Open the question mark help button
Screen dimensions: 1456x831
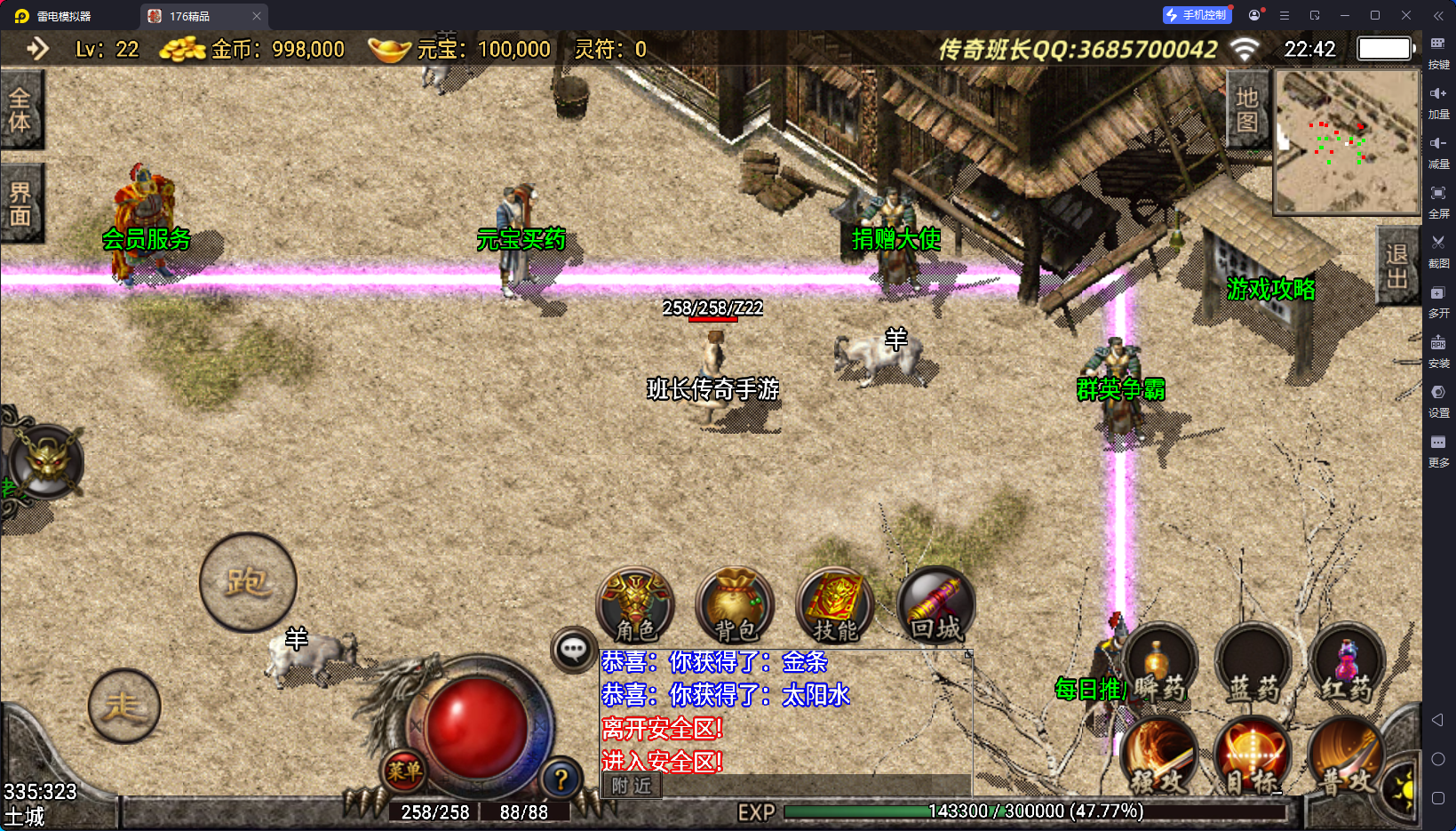[561, 779]
